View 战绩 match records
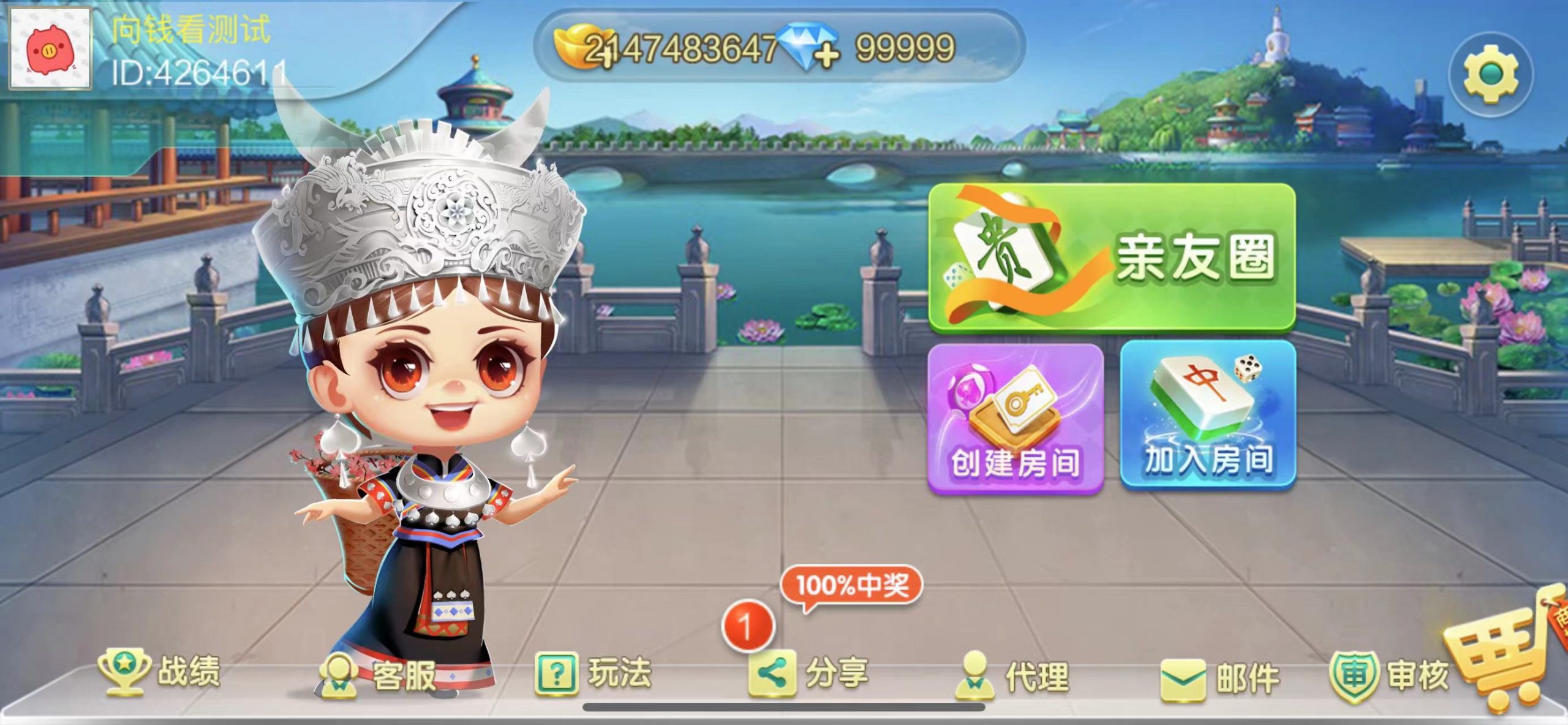The image size is (1568, 725). (x=159, y=672)
